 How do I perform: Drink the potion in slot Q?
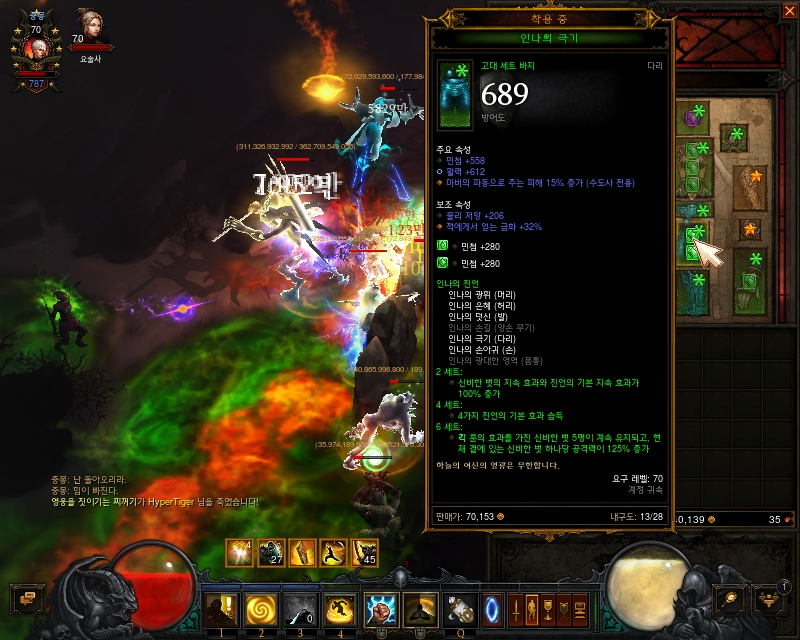tap(461, 607)
